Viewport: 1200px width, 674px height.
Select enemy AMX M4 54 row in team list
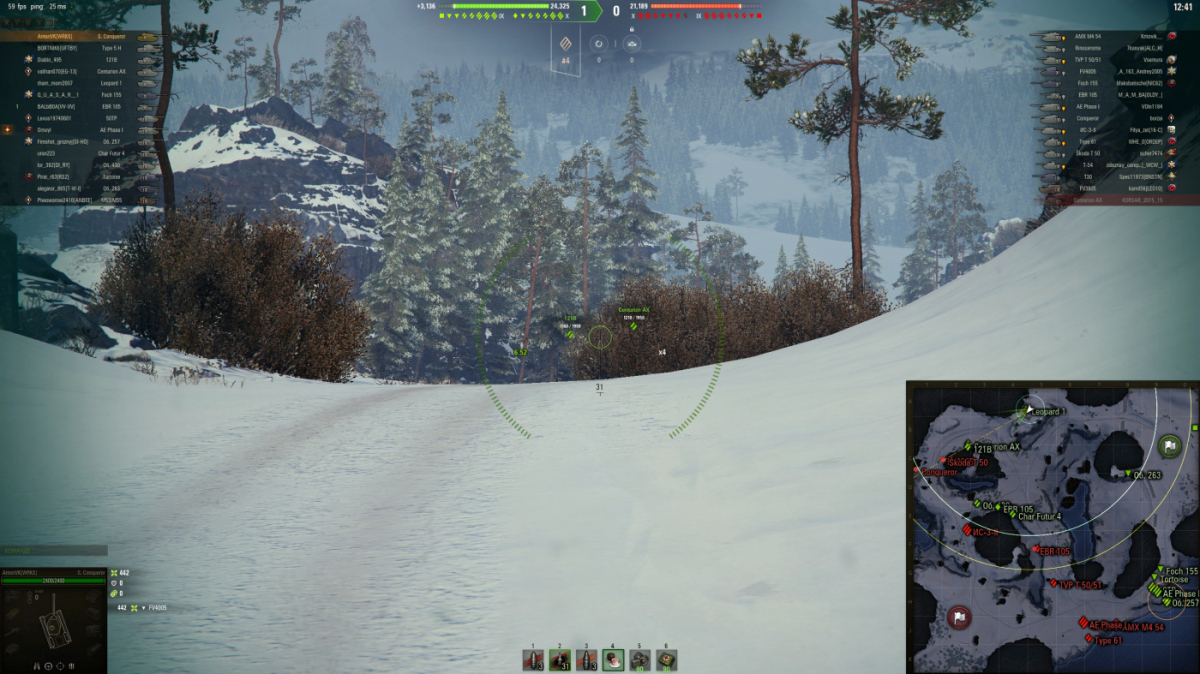pyautogui.click(x=1110, y=36)
